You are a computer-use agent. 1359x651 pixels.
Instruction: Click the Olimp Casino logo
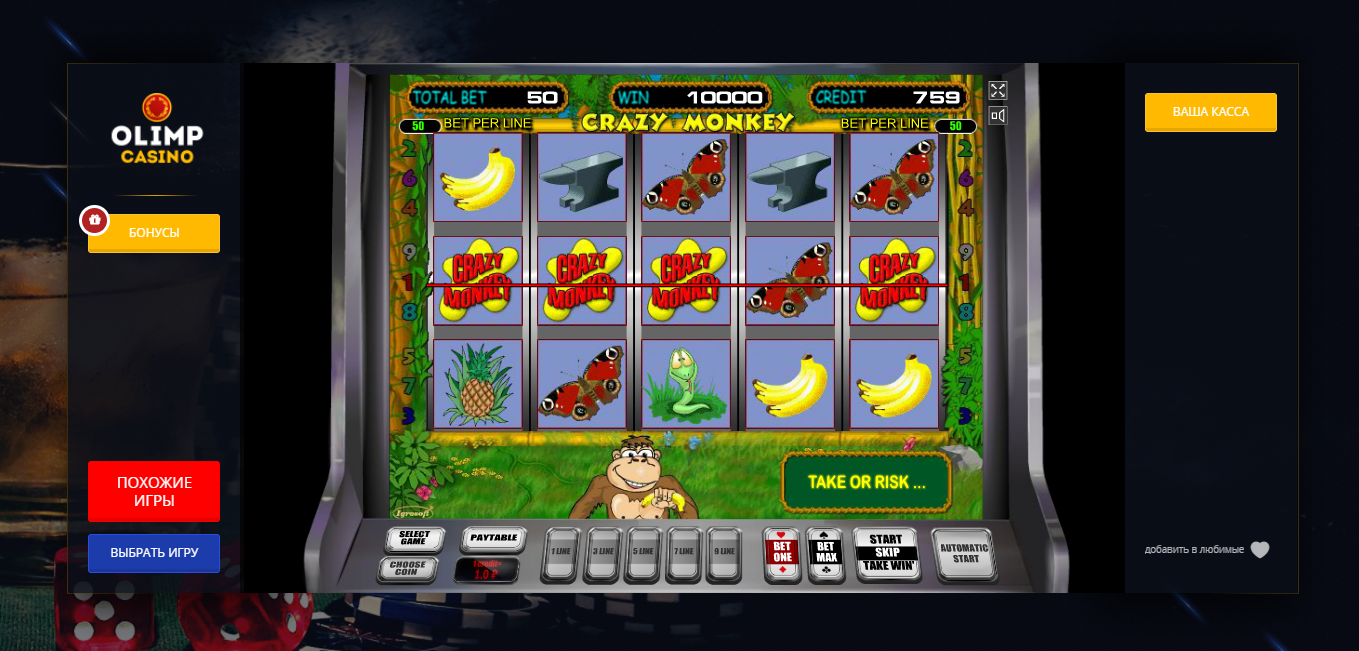point(157,129)
